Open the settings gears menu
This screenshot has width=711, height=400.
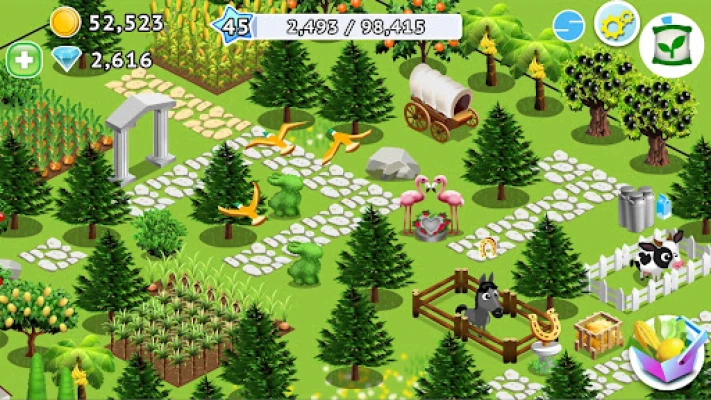[x=616, y=23]
